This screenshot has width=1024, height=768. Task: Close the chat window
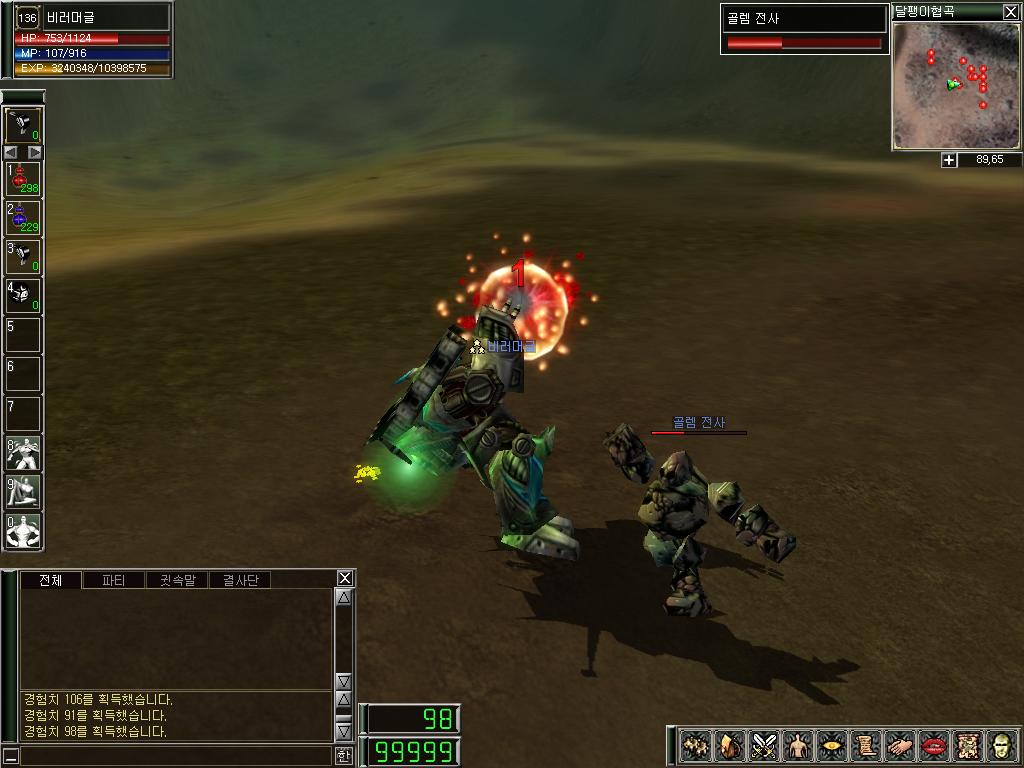pyautogui.click(x=345, y=578)
